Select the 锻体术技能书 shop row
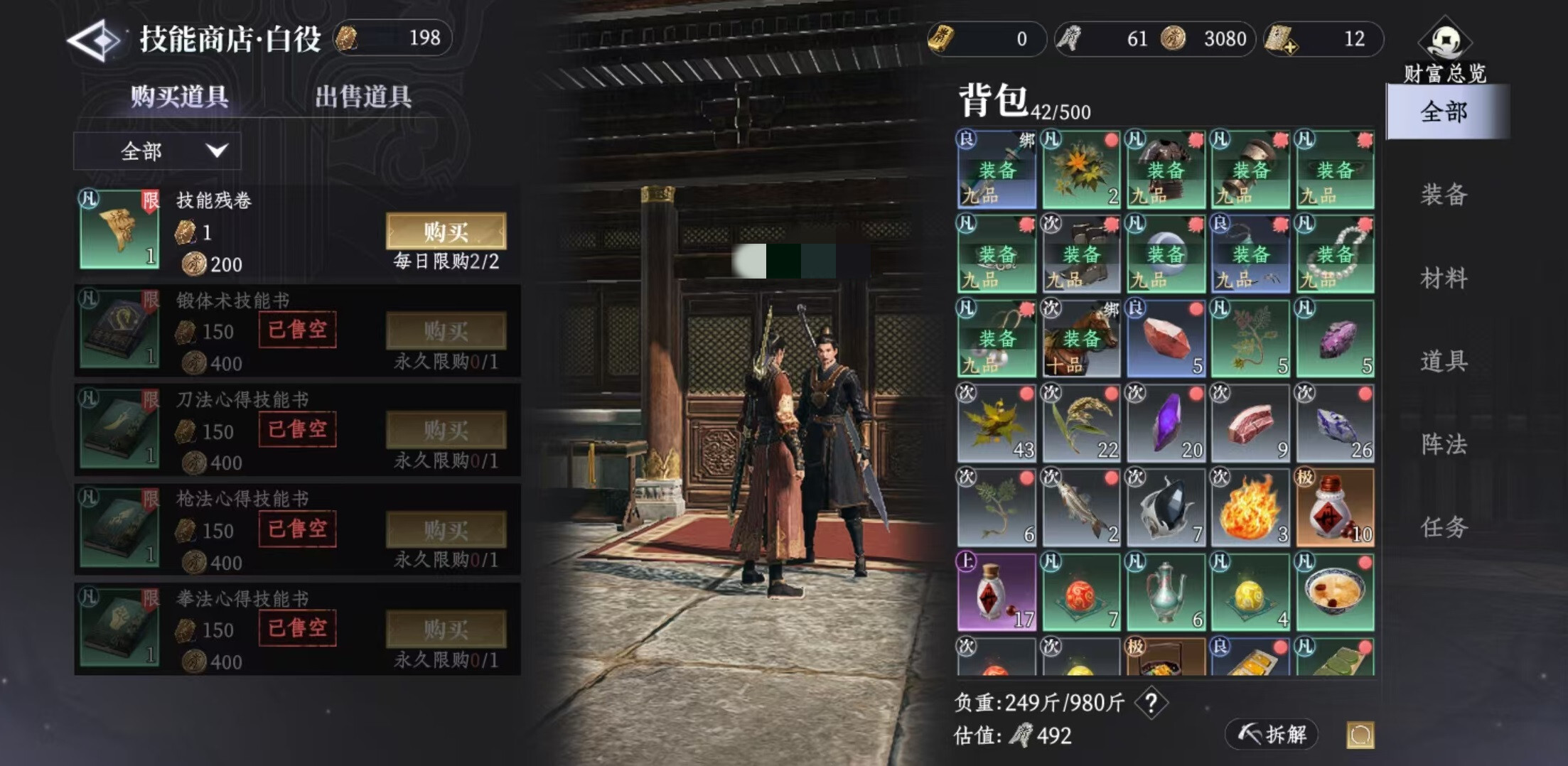This screenshot has height=766, width=1568. (297, 331)
